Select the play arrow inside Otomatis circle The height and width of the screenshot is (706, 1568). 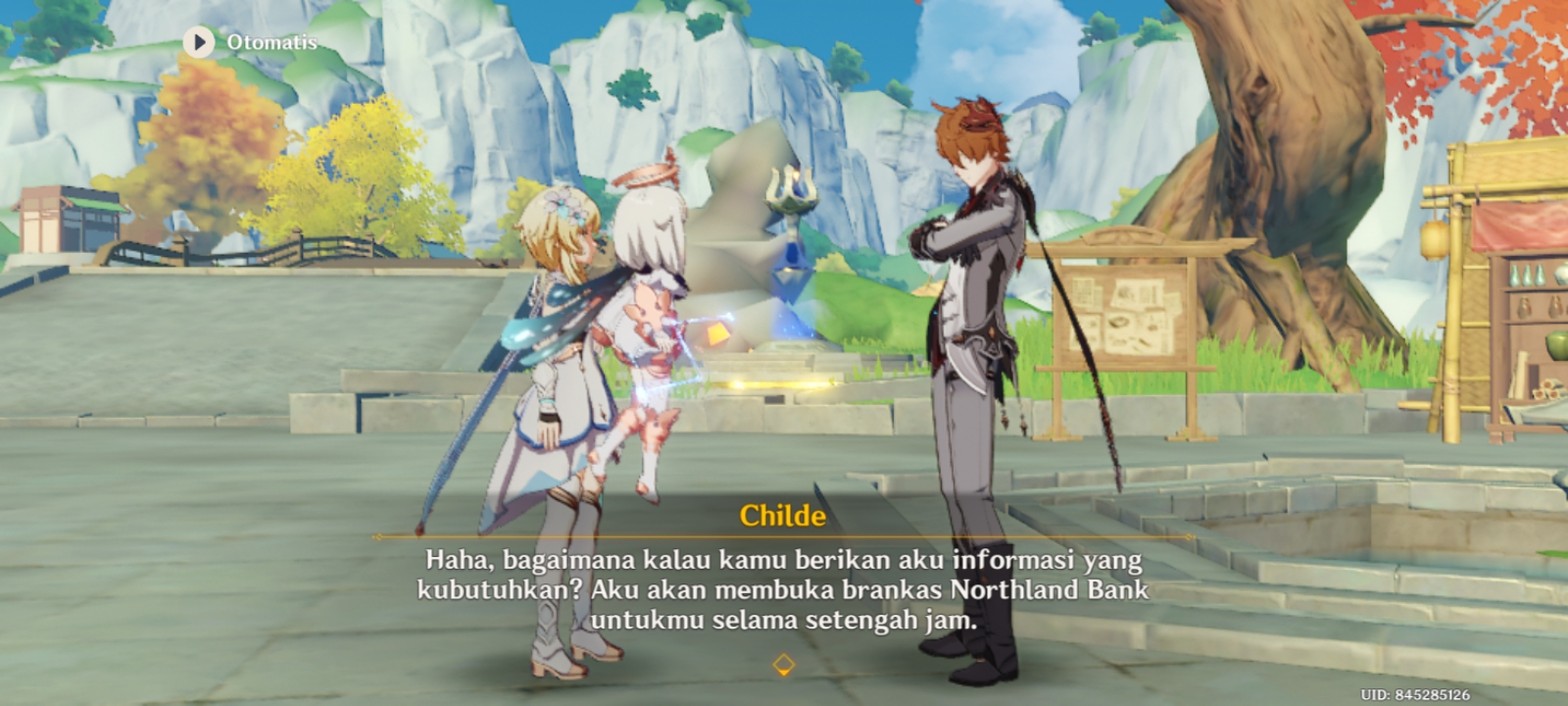[199, 43]
